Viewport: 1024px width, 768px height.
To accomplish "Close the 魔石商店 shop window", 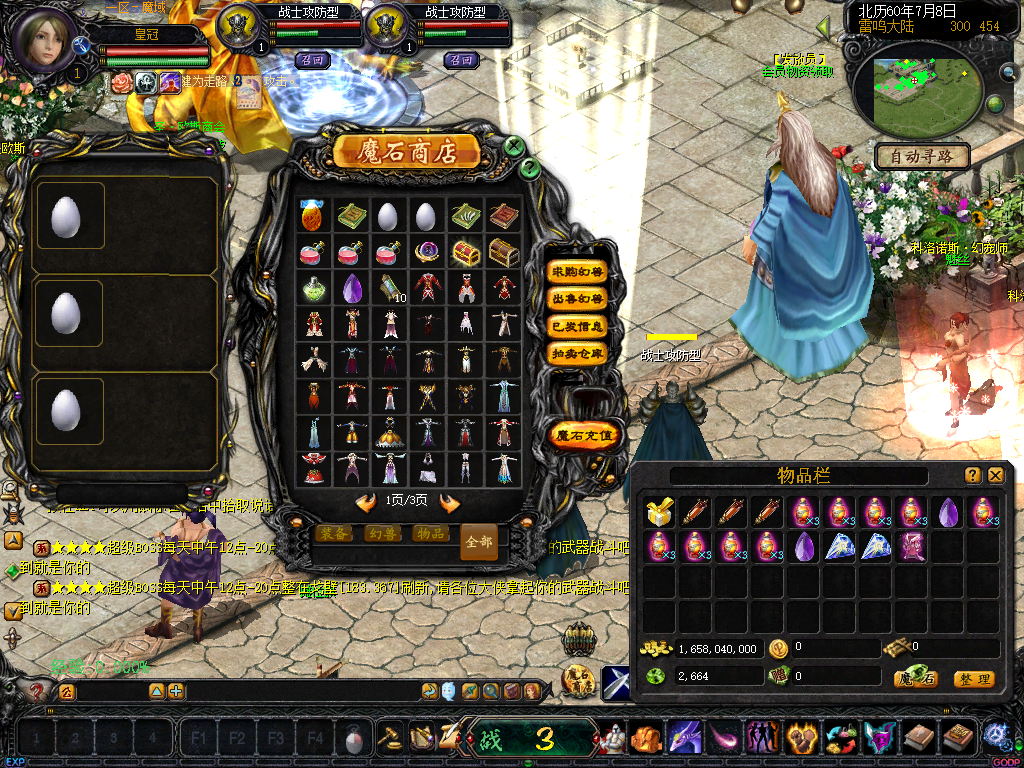I will click(514, 146).
